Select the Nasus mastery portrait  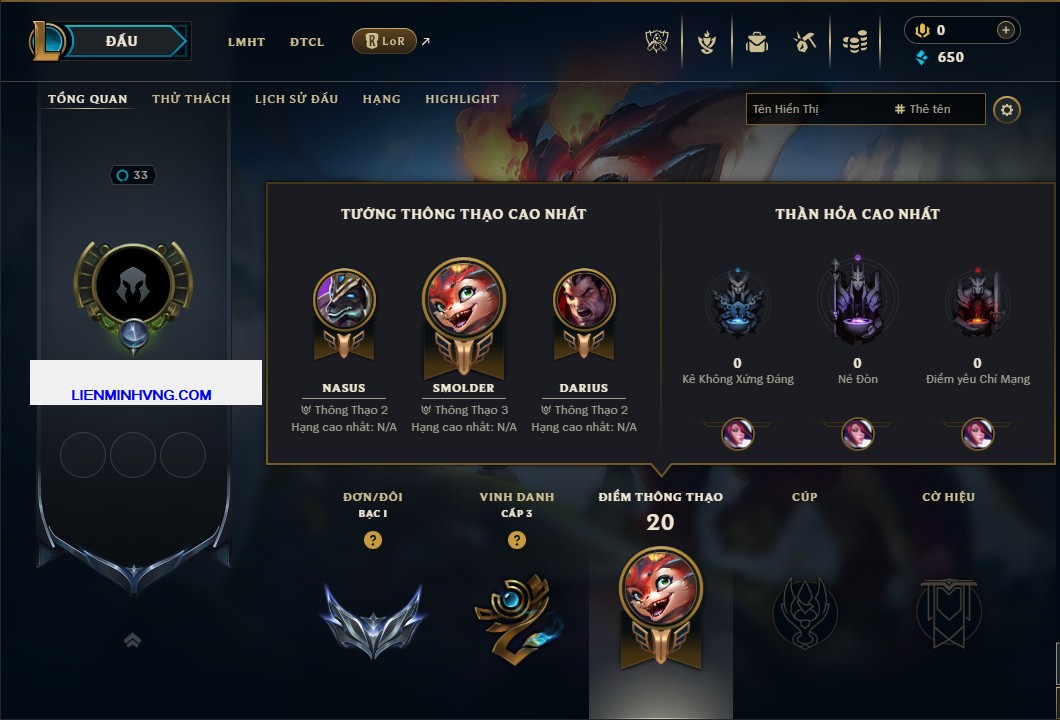click(x=344, y=300)
